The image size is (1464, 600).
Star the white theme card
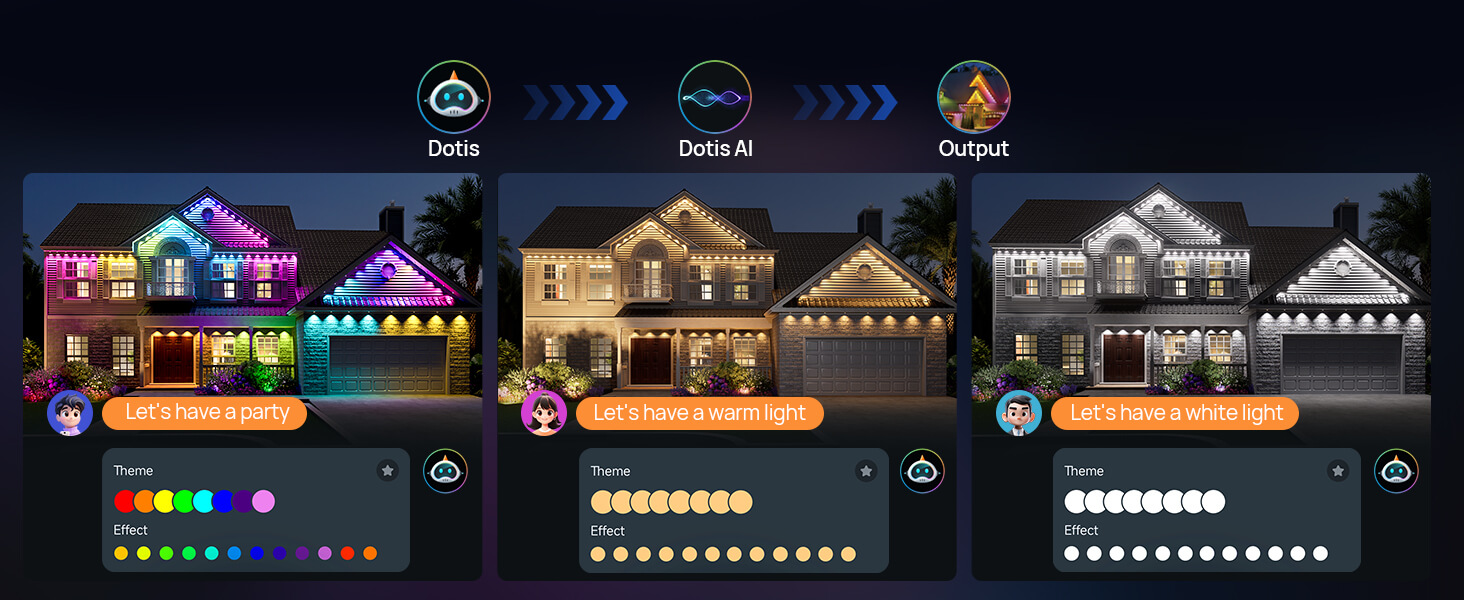[1338, 470]
